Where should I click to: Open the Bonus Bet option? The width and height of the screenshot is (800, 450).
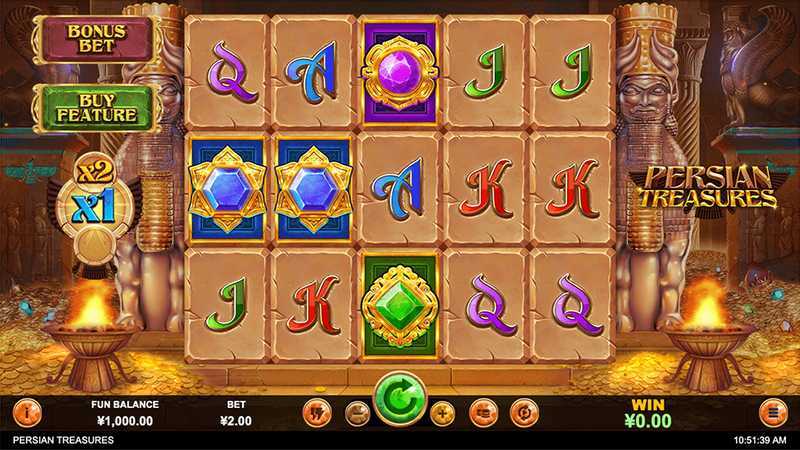click(94, 39)
